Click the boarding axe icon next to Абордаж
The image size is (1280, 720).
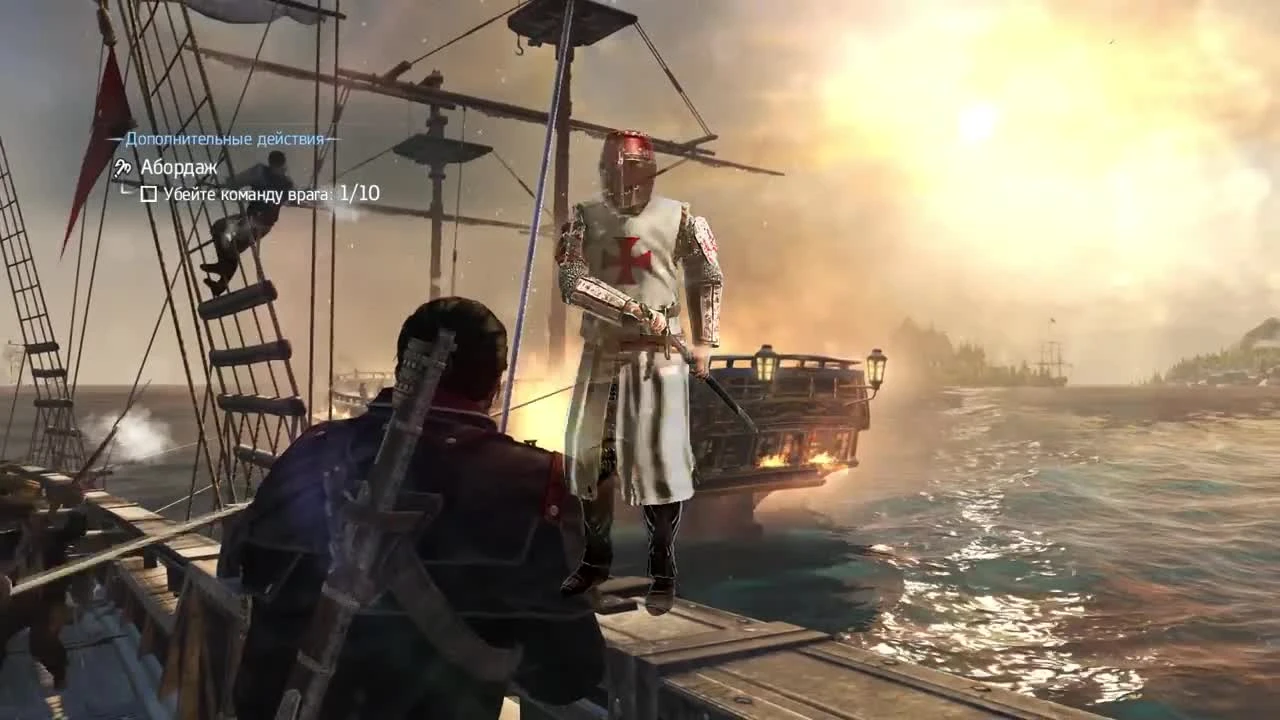pos(125,168)
